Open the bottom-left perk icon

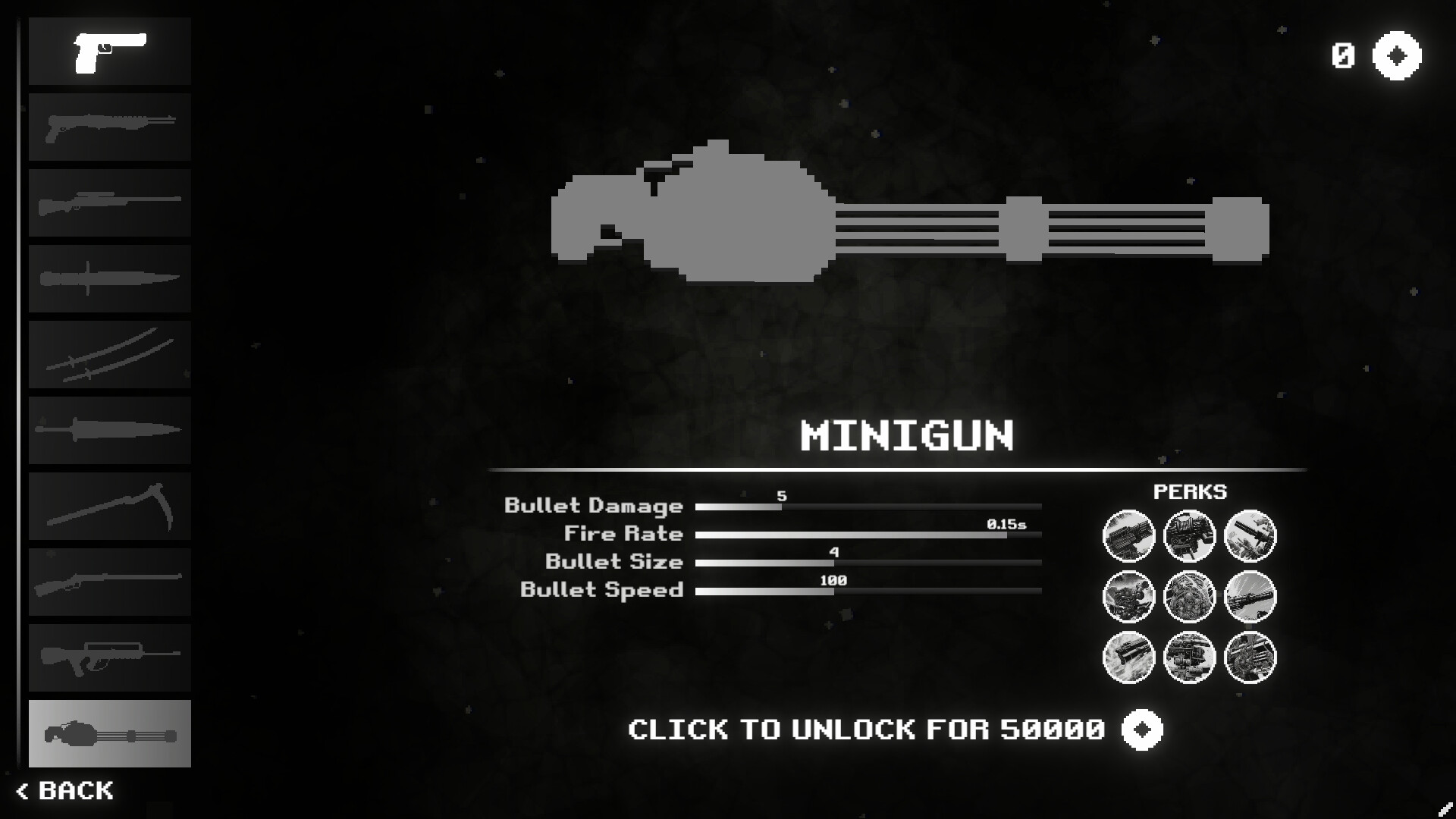pyautogui.click(x=1129, y=657)
